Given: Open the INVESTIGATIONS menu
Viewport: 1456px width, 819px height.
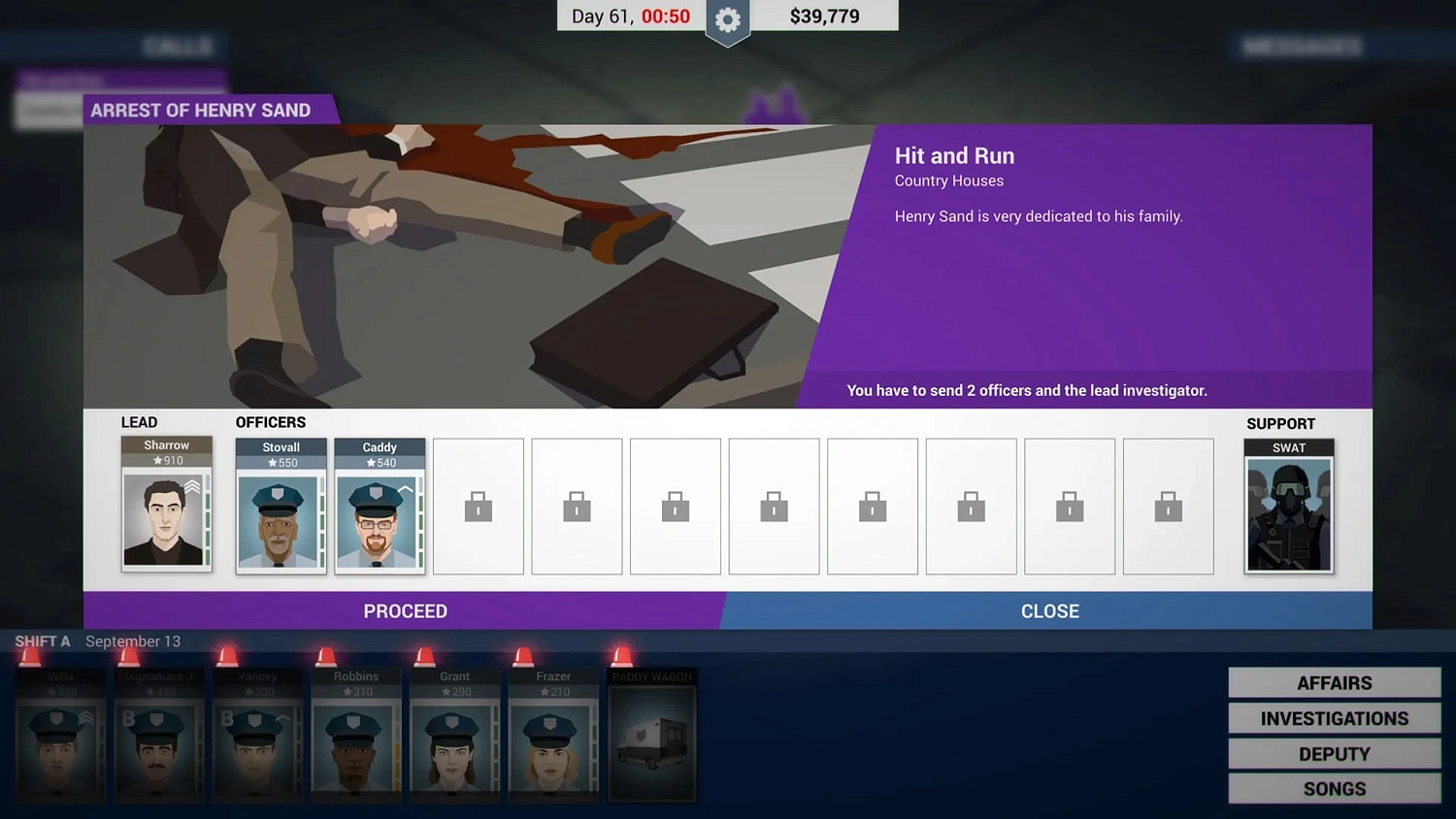Looking at the screenshot, I should [1334, 718].
